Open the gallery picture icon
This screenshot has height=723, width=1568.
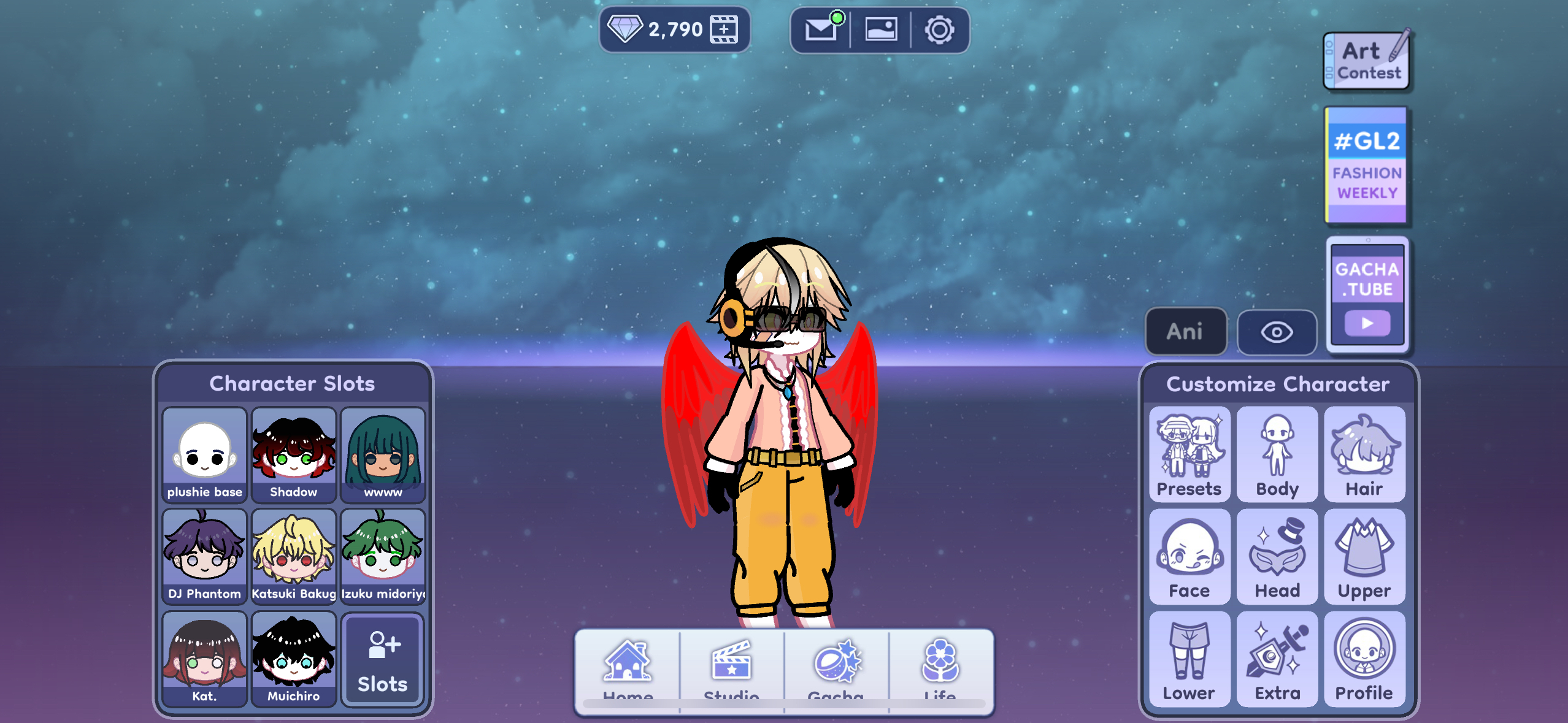click(x=880, y=29)
